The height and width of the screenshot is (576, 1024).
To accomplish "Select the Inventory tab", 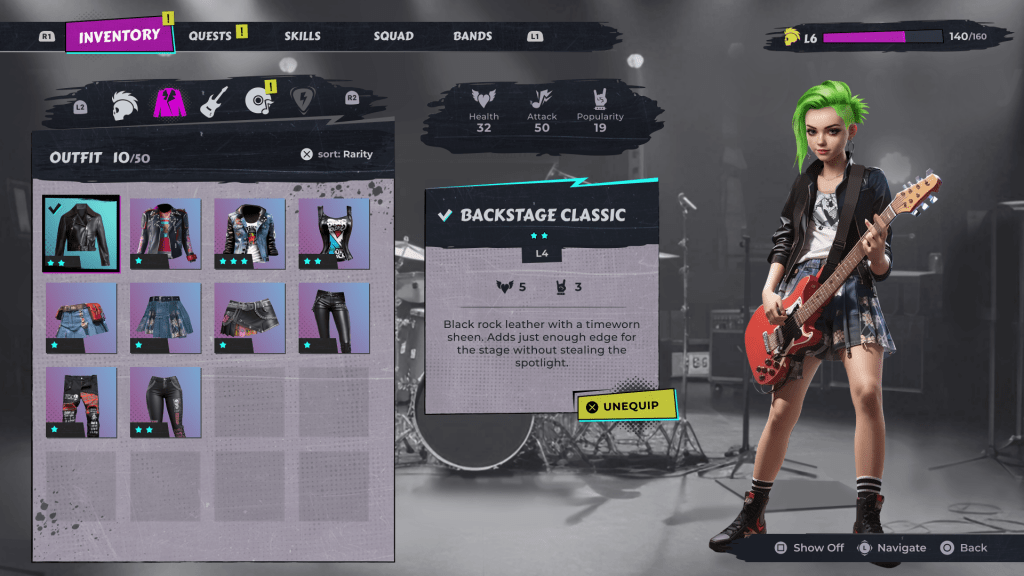I will tap(119, 36).
